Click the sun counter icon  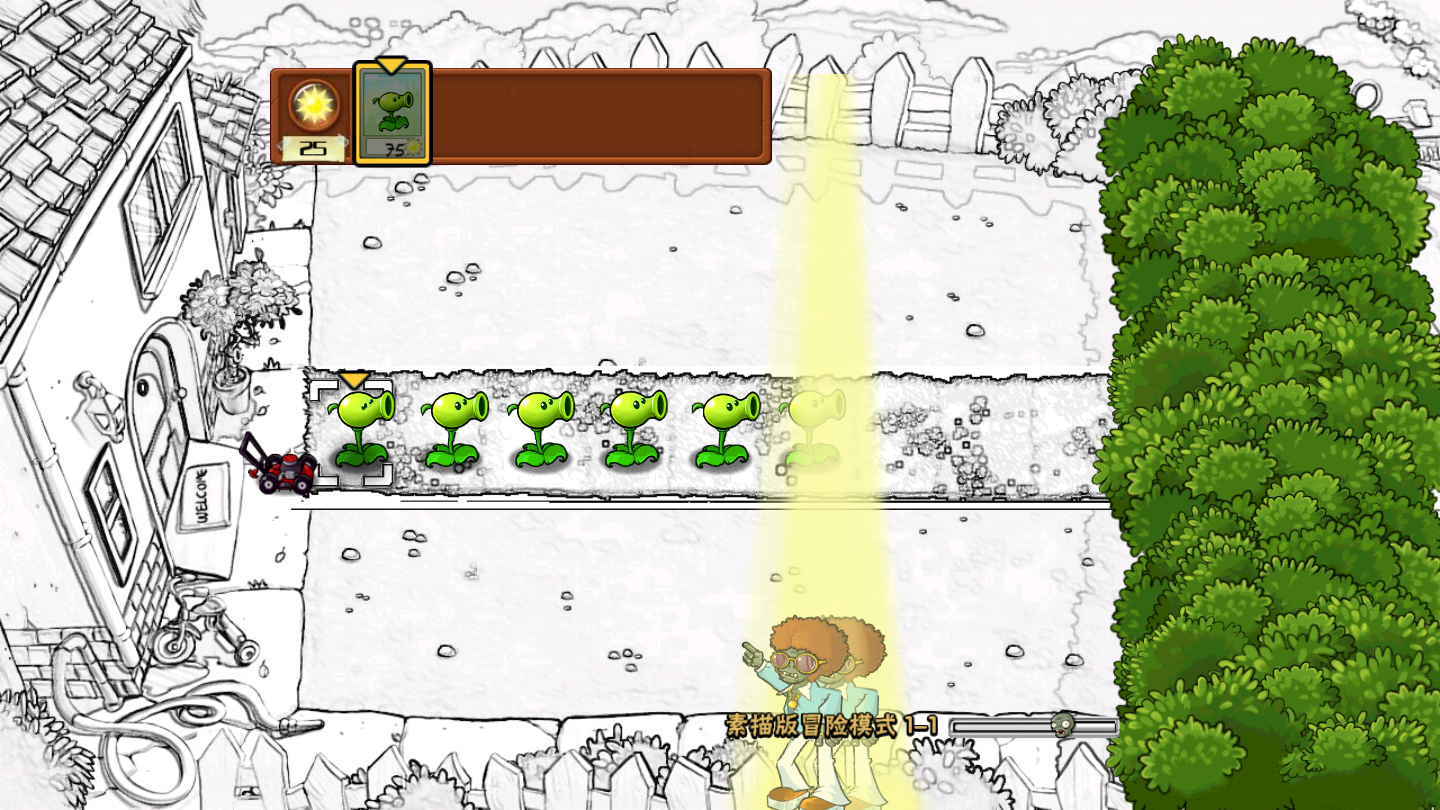(315, 105)
